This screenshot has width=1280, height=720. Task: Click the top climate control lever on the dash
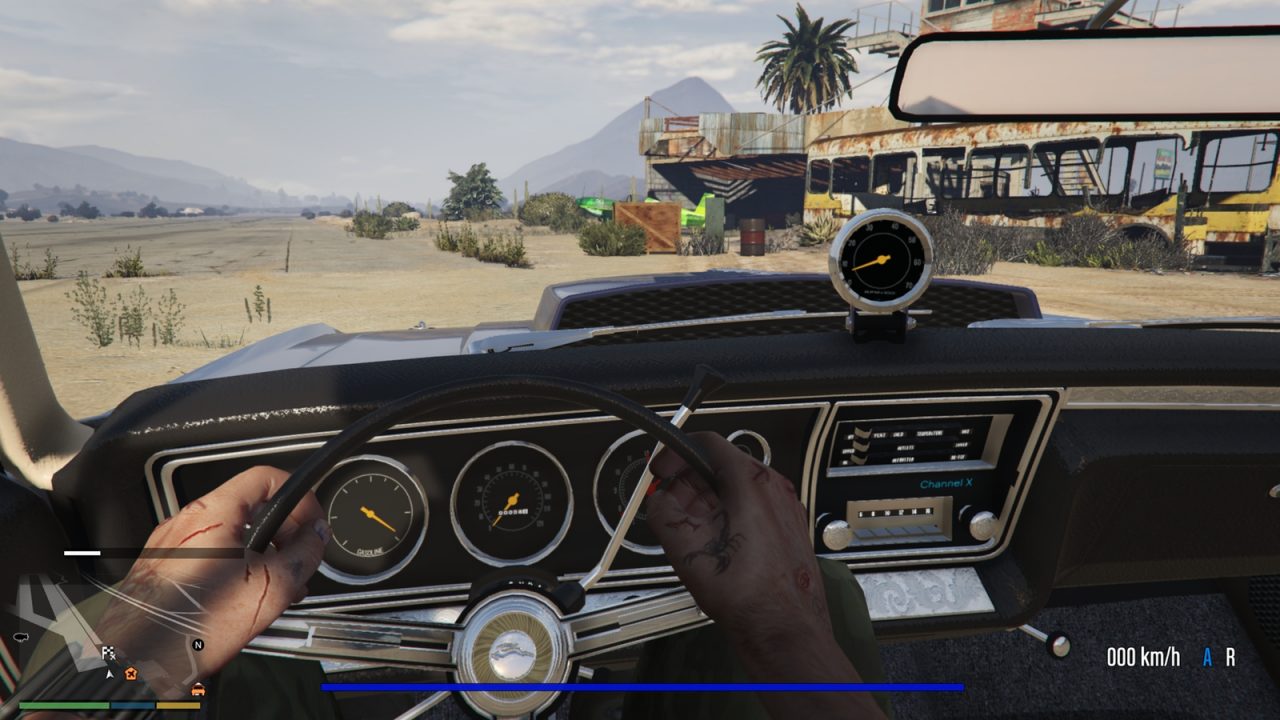coord(860,433)
